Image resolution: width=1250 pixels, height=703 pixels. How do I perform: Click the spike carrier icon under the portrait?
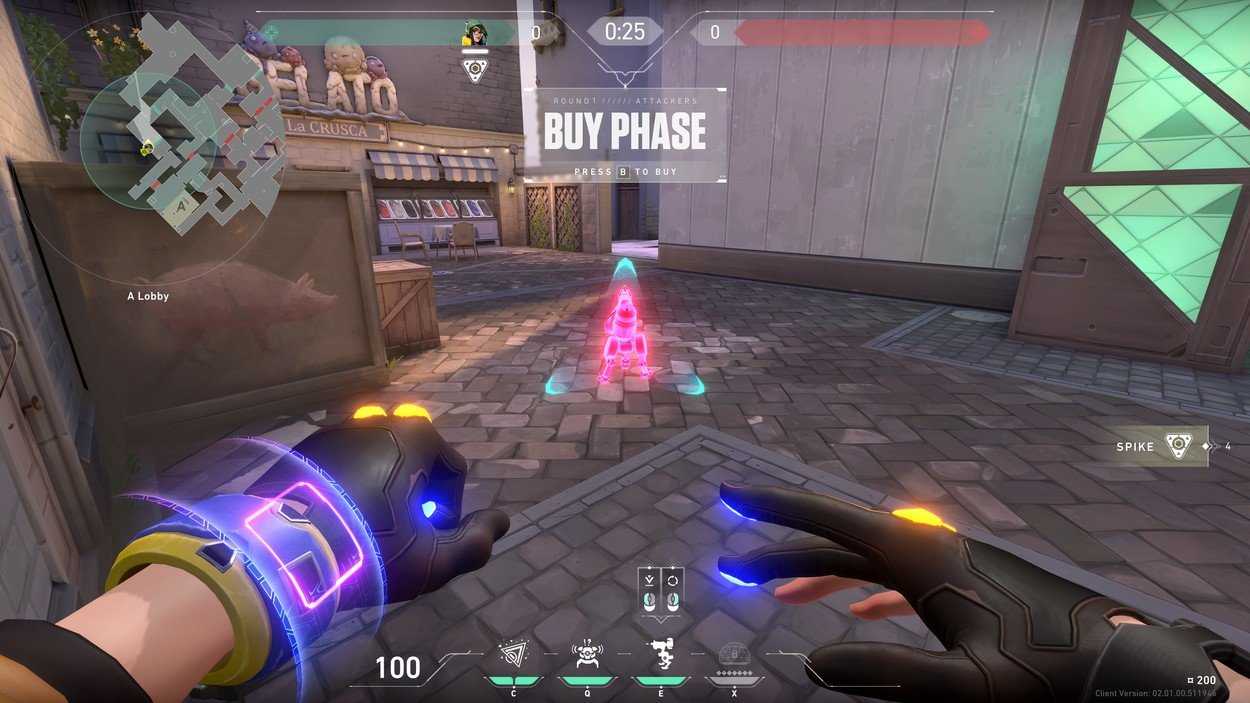[474, 69]
